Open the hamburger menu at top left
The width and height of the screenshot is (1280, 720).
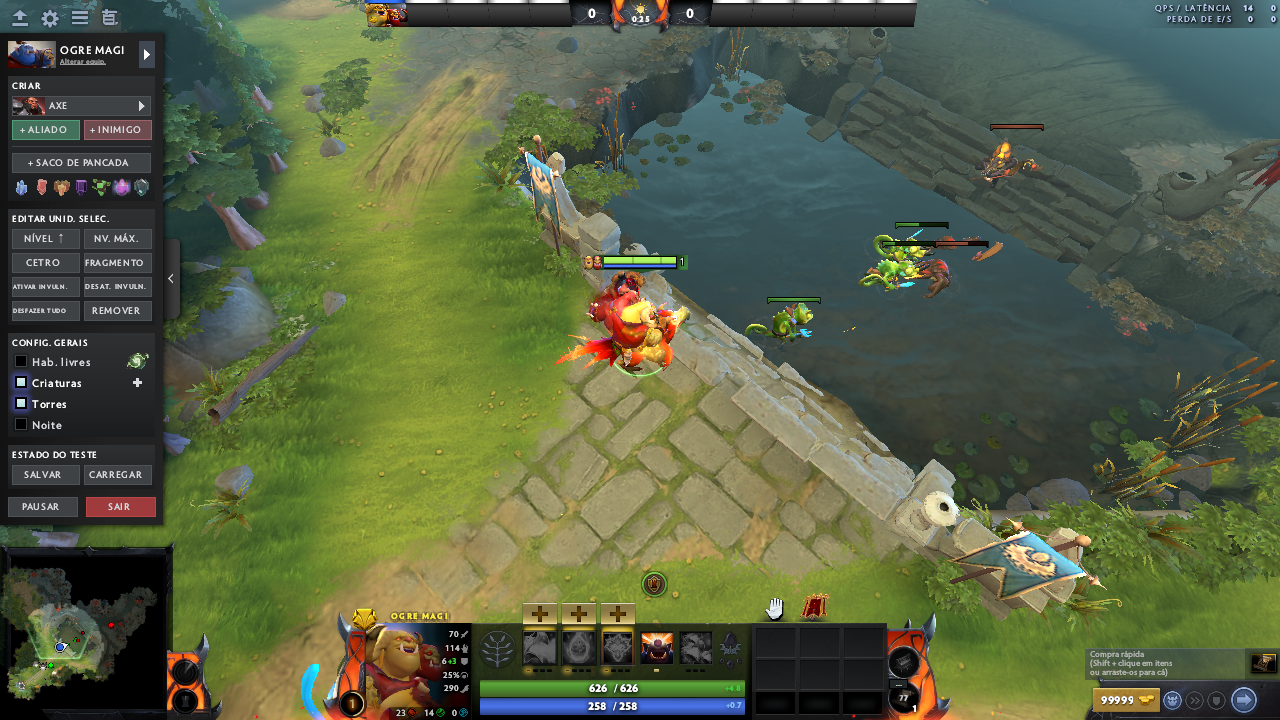point(77,17)
